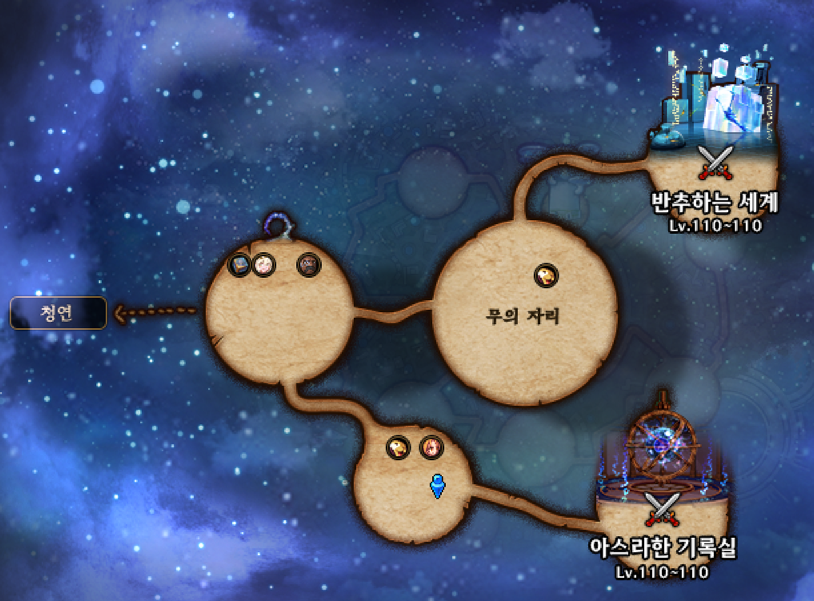This screenshot has height=601, width=814.
Task: Select the dark brown NPC portrait icon
Action: pyautogui.click(x=309, y=265)
